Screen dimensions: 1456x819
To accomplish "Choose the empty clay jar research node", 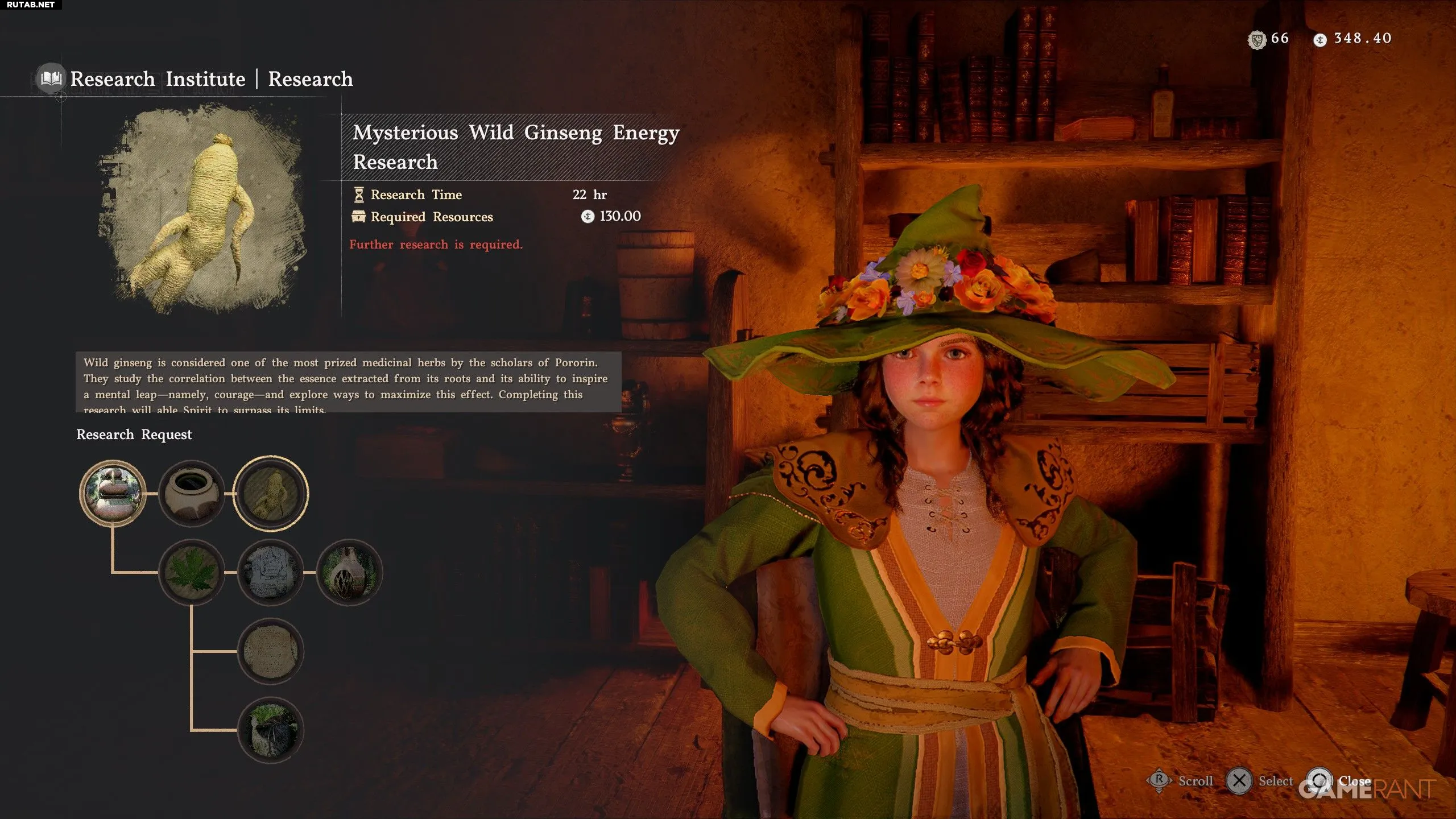I will [192, 493].
